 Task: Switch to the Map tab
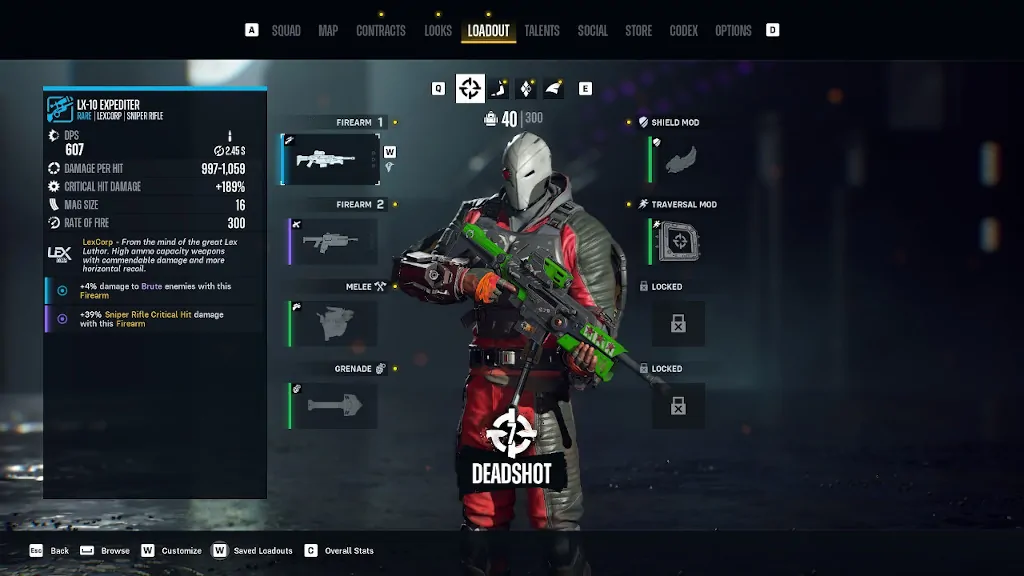328,31
